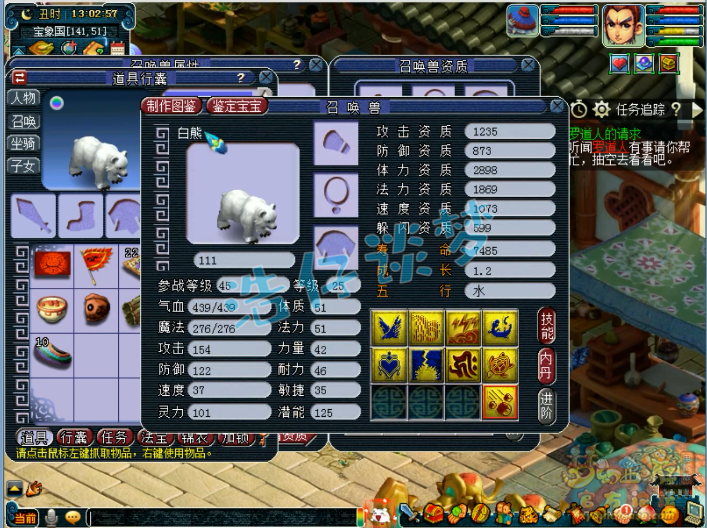
Task: Close the 道具行囊 inventory window
Action: click(x=265, y=77)
